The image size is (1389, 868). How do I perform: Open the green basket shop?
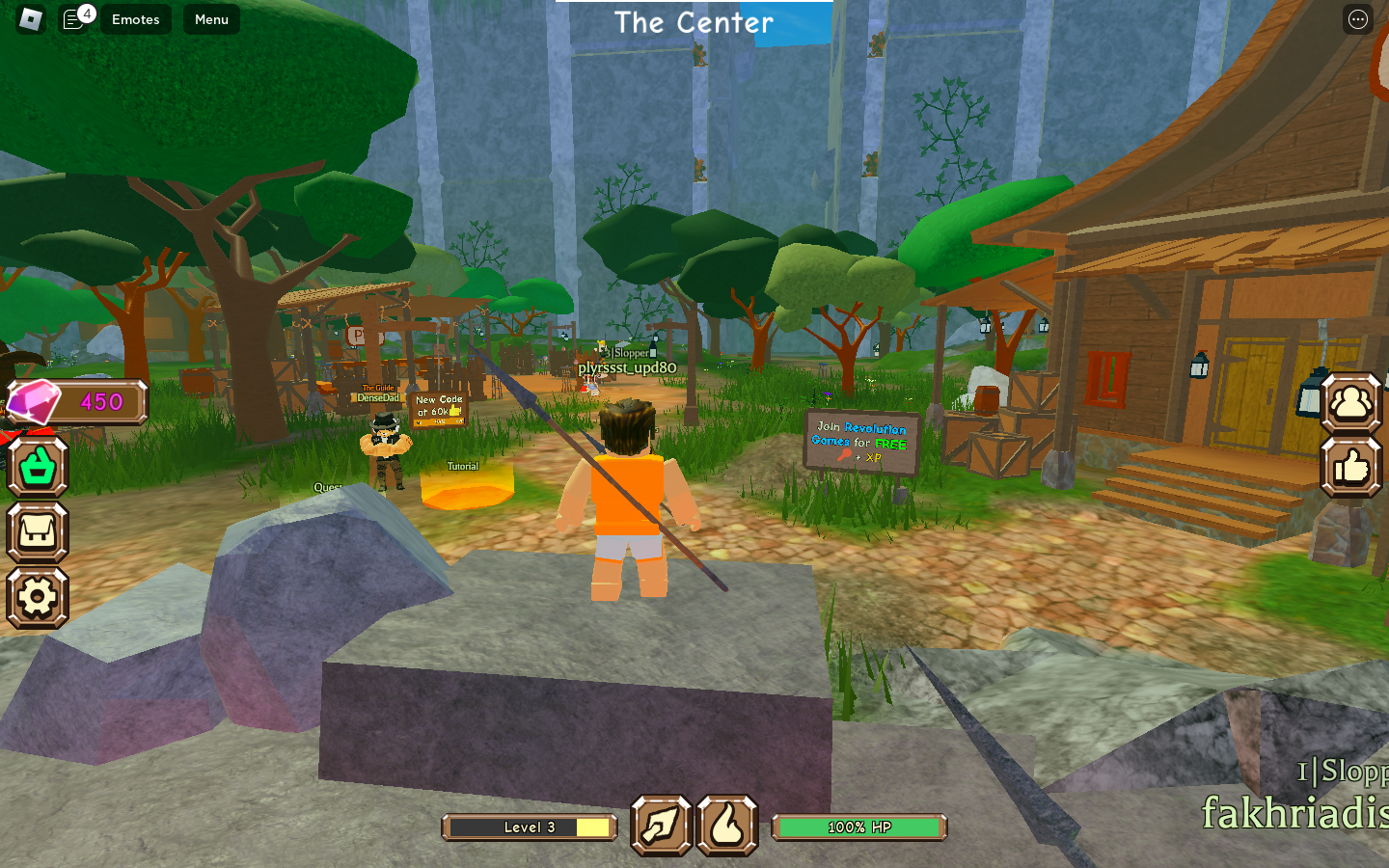click(38, 468)
